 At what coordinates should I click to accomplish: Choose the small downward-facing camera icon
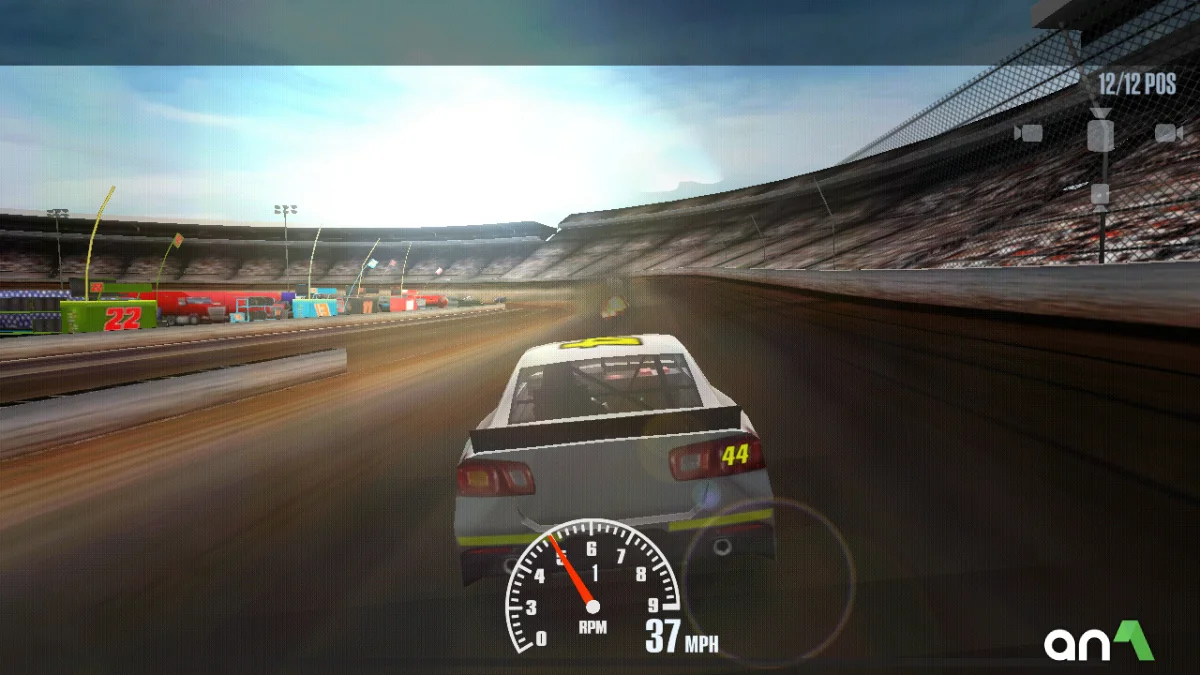[x=1100, y=194]
